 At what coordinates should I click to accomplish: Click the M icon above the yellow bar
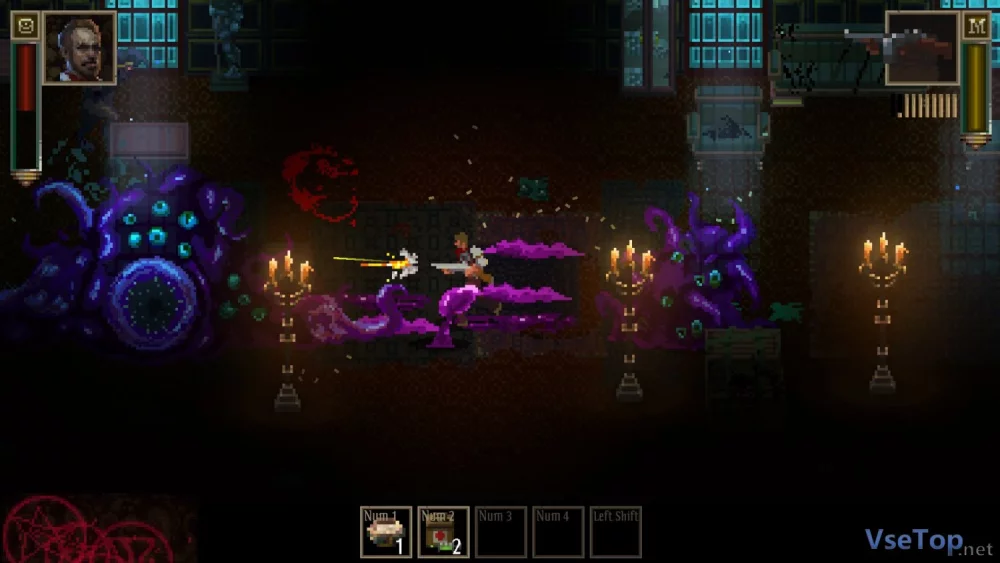[x=976, y=26]
